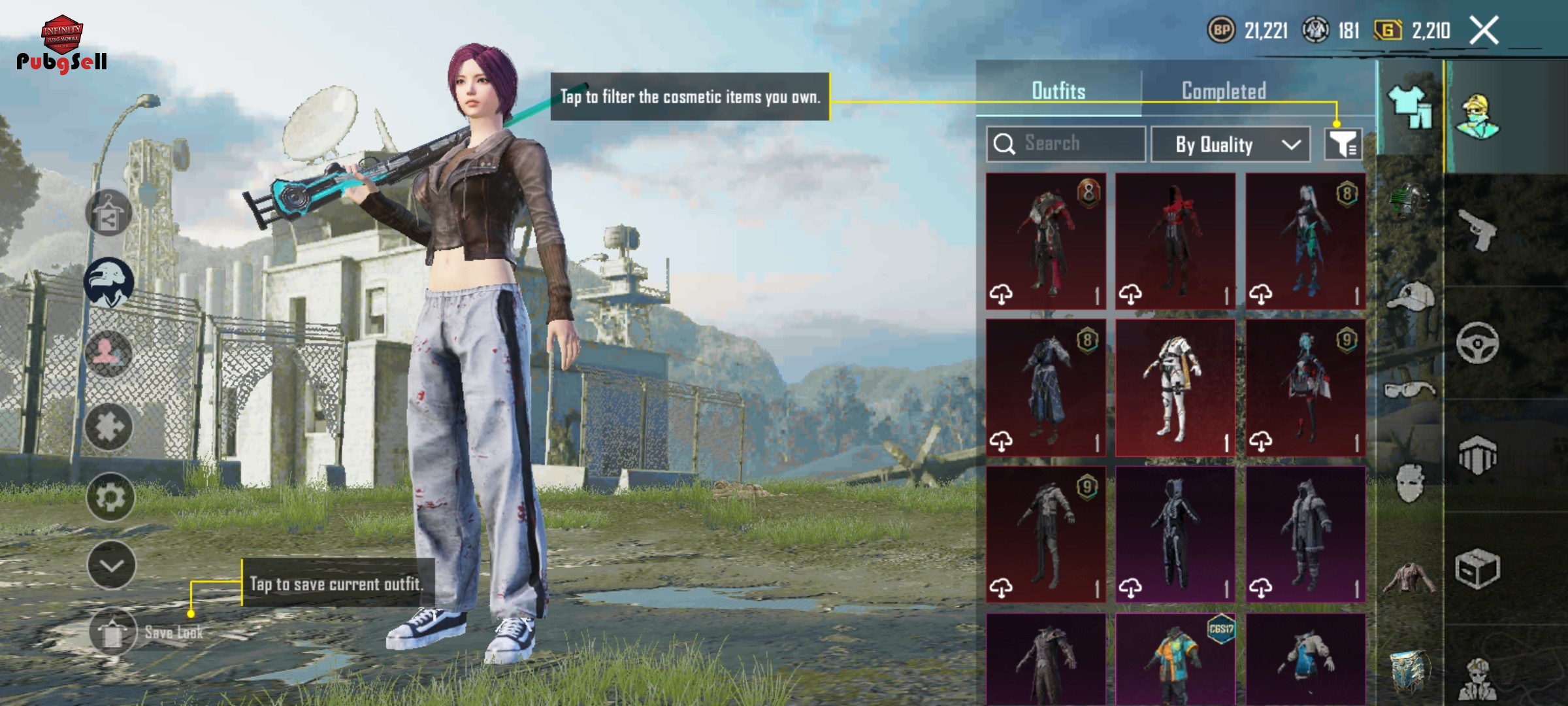Open the gear settings icon

click(x=110, y=498)
